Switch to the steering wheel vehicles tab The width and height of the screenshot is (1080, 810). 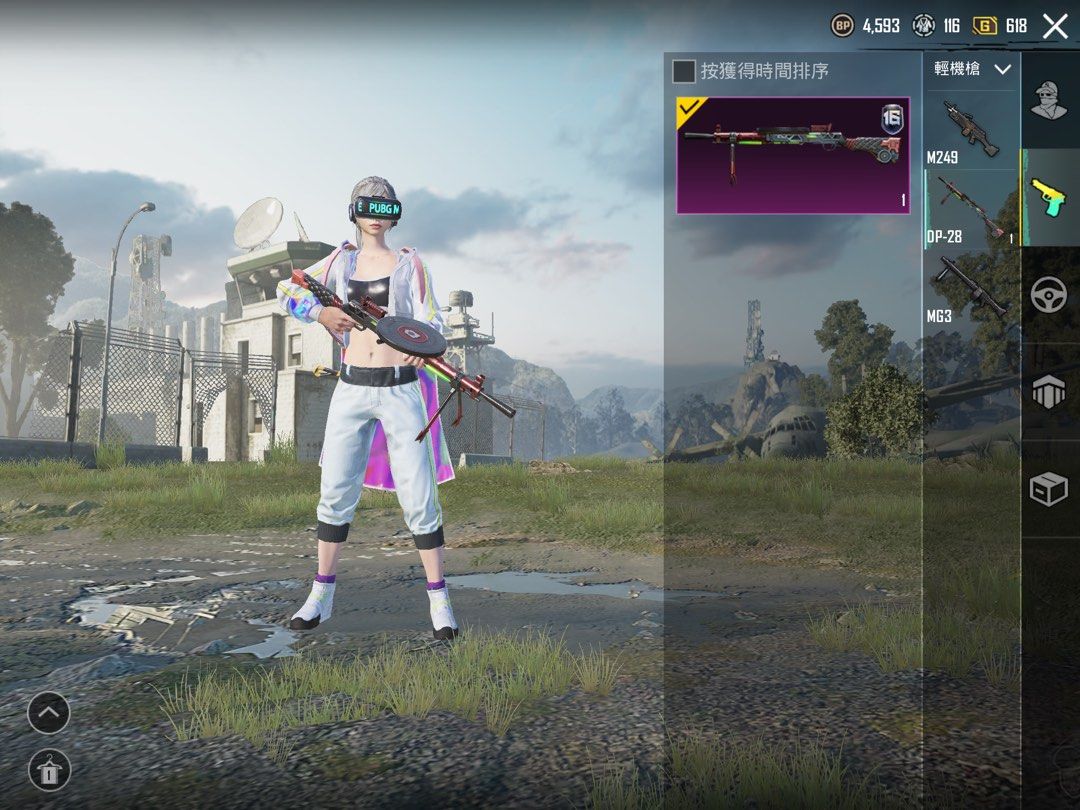click(1049, 294)
